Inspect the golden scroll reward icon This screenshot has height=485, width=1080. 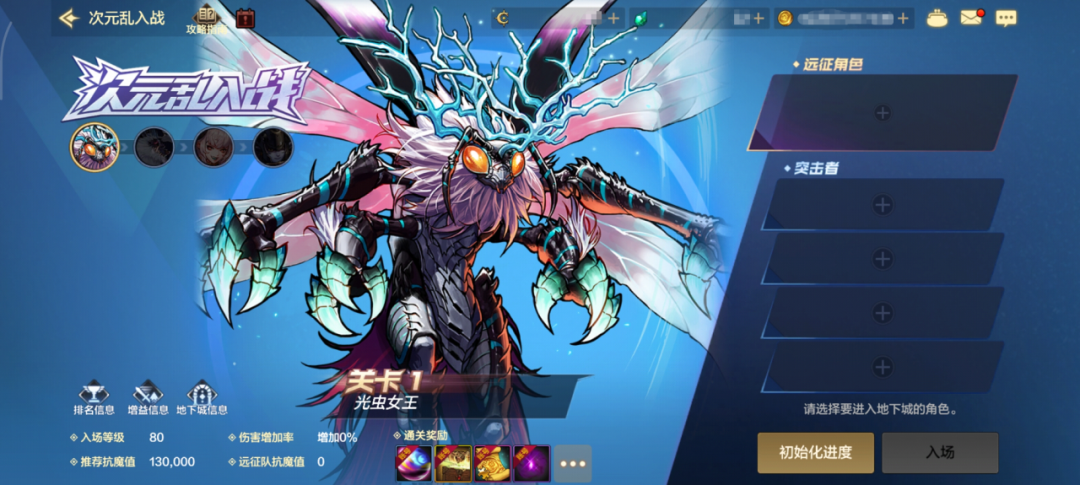click(x=493, y=463)
